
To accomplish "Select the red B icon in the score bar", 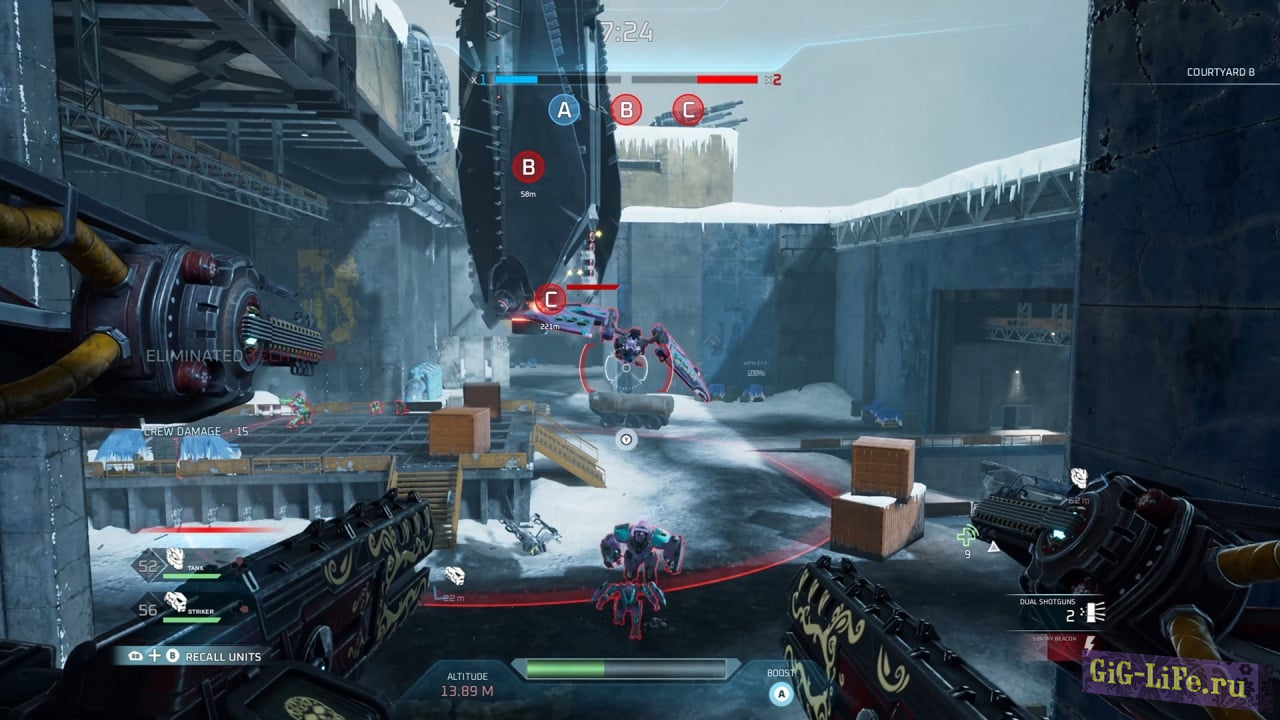I will tap(626, 110).
